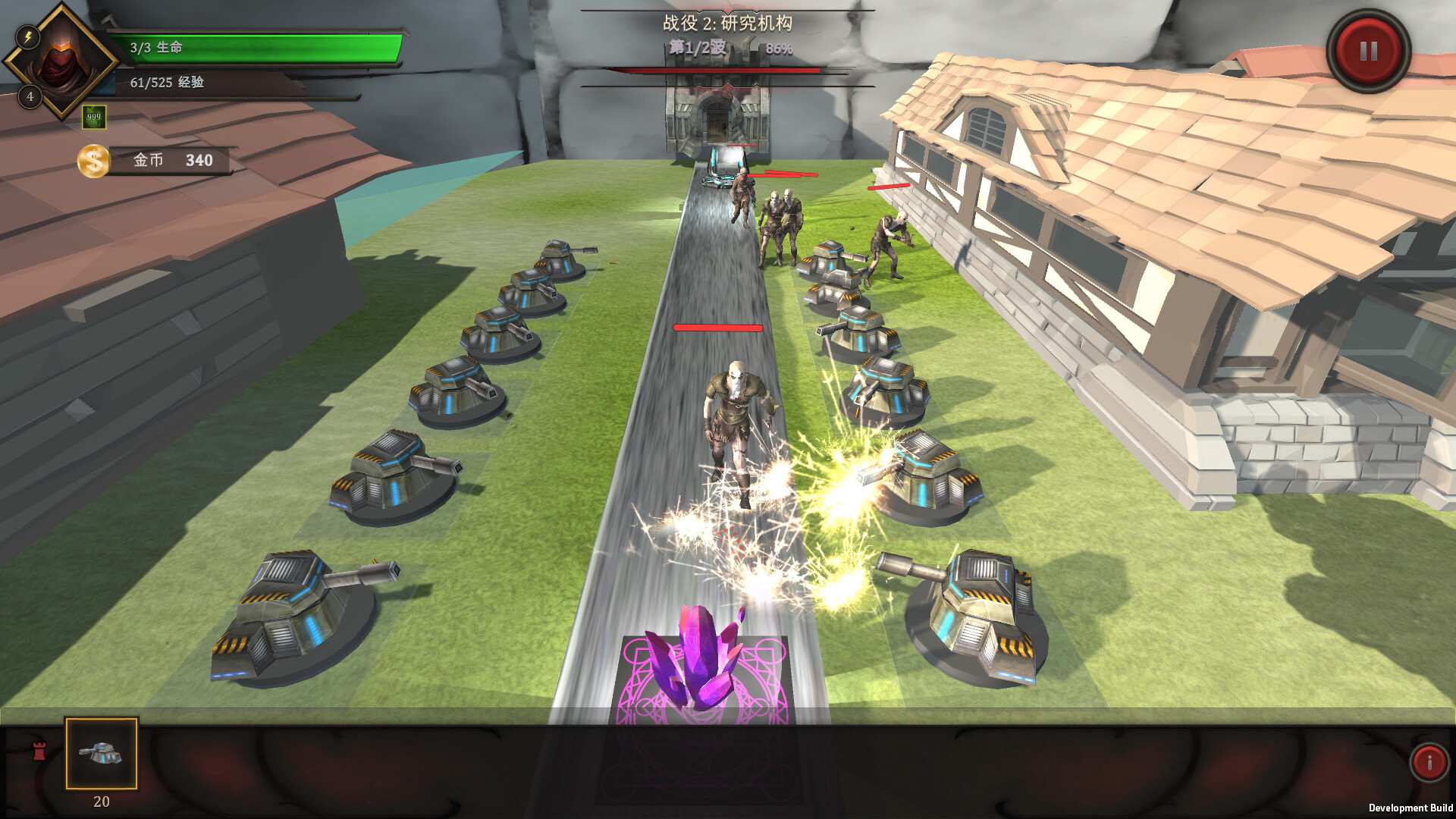1456x819 pixels.
Task: Click the gold coin currency icon
Action: point(93,160)
